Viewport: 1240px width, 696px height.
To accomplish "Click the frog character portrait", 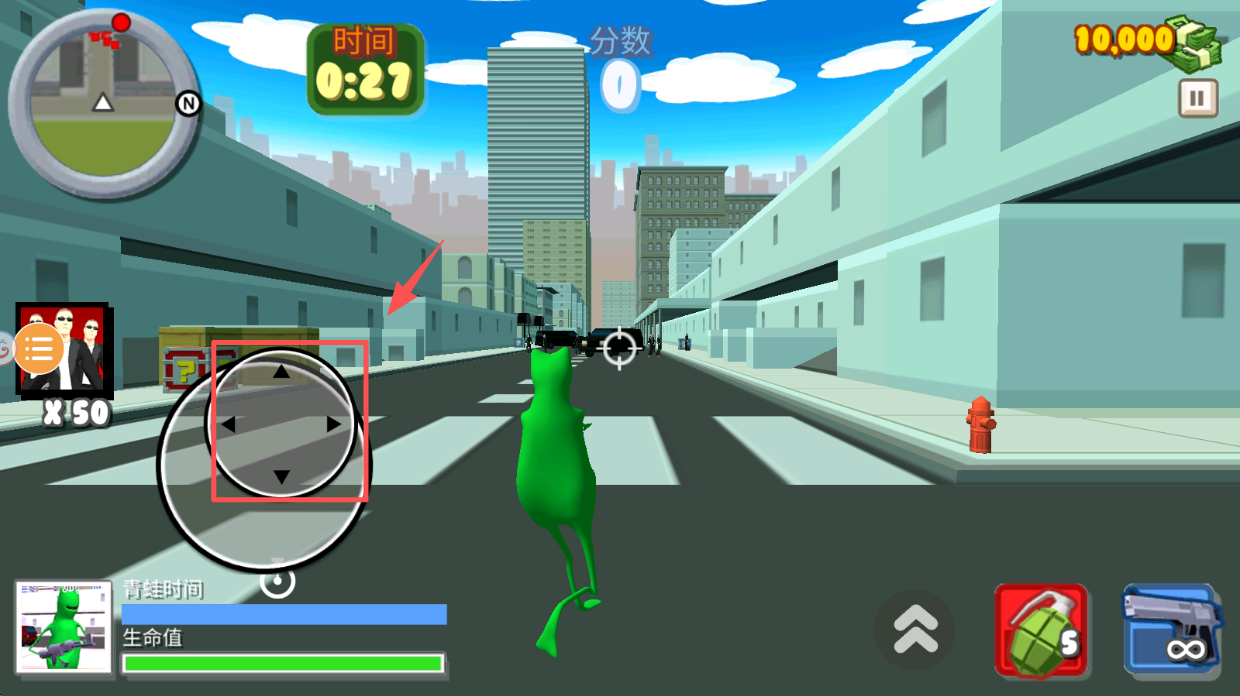I will 64,626.
